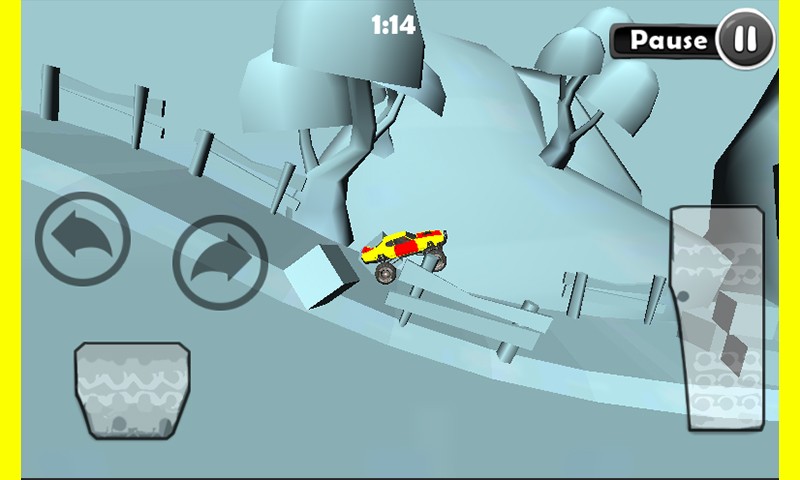The image size is (800, 480).
Task: Pause the game with the Pause button
Action: 693,40
